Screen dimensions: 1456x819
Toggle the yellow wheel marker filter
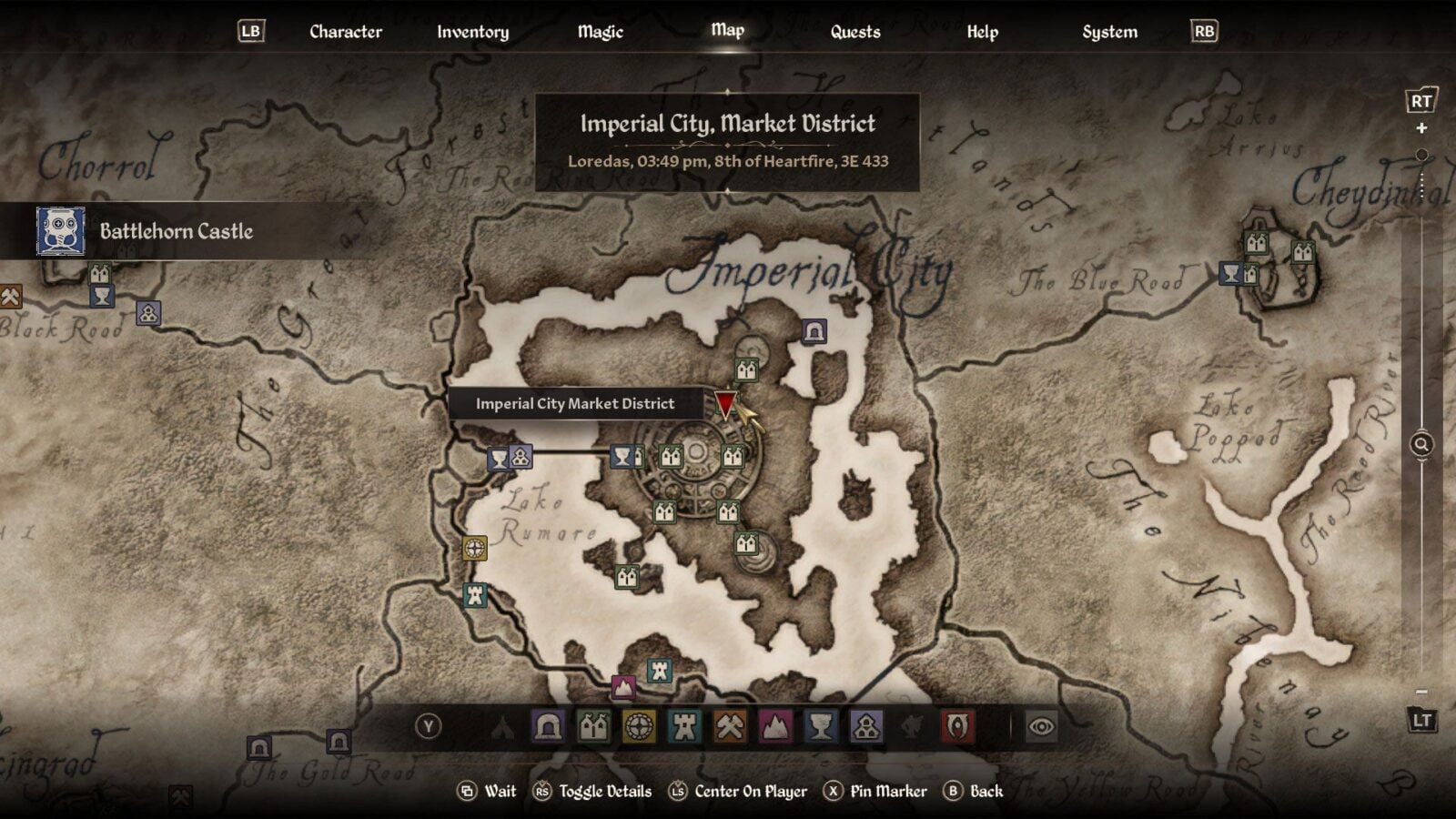639,725
